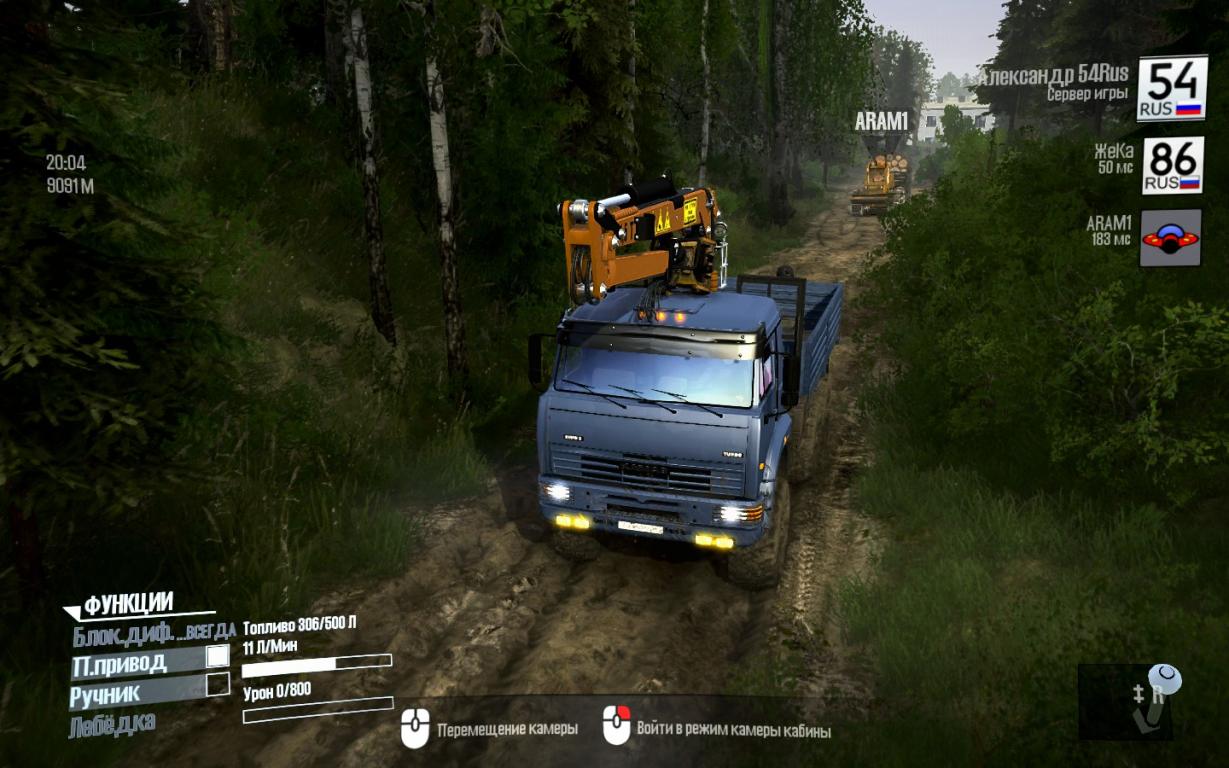Toggle the Ручник handbrake checkbox
The width and height of the screenshot is (1229, 768).
pyautogui.click(x=217, y=685)
